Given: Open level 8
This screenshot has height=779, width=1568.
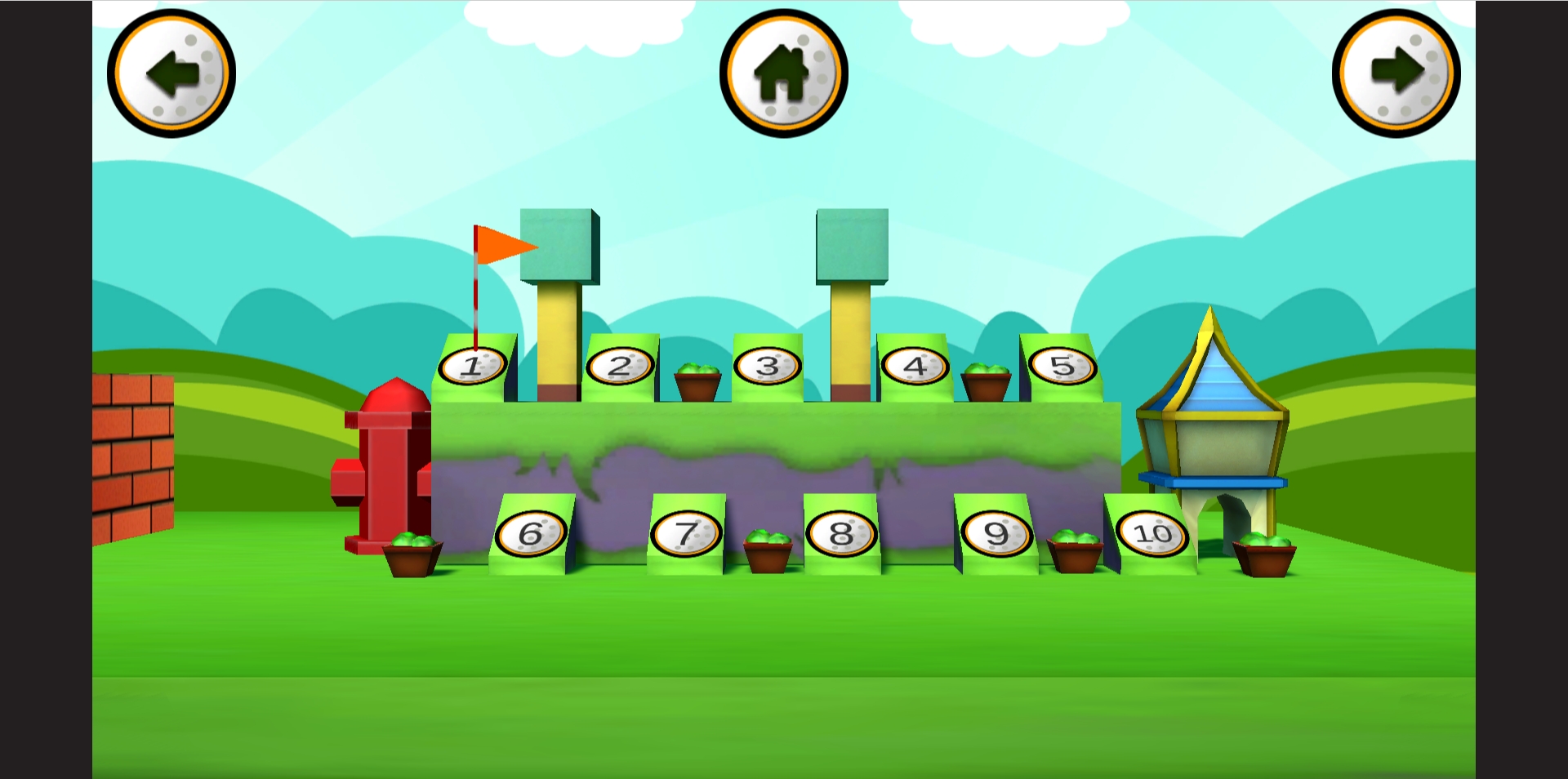Looking at the screenshot, I should (x=841, y=535).
